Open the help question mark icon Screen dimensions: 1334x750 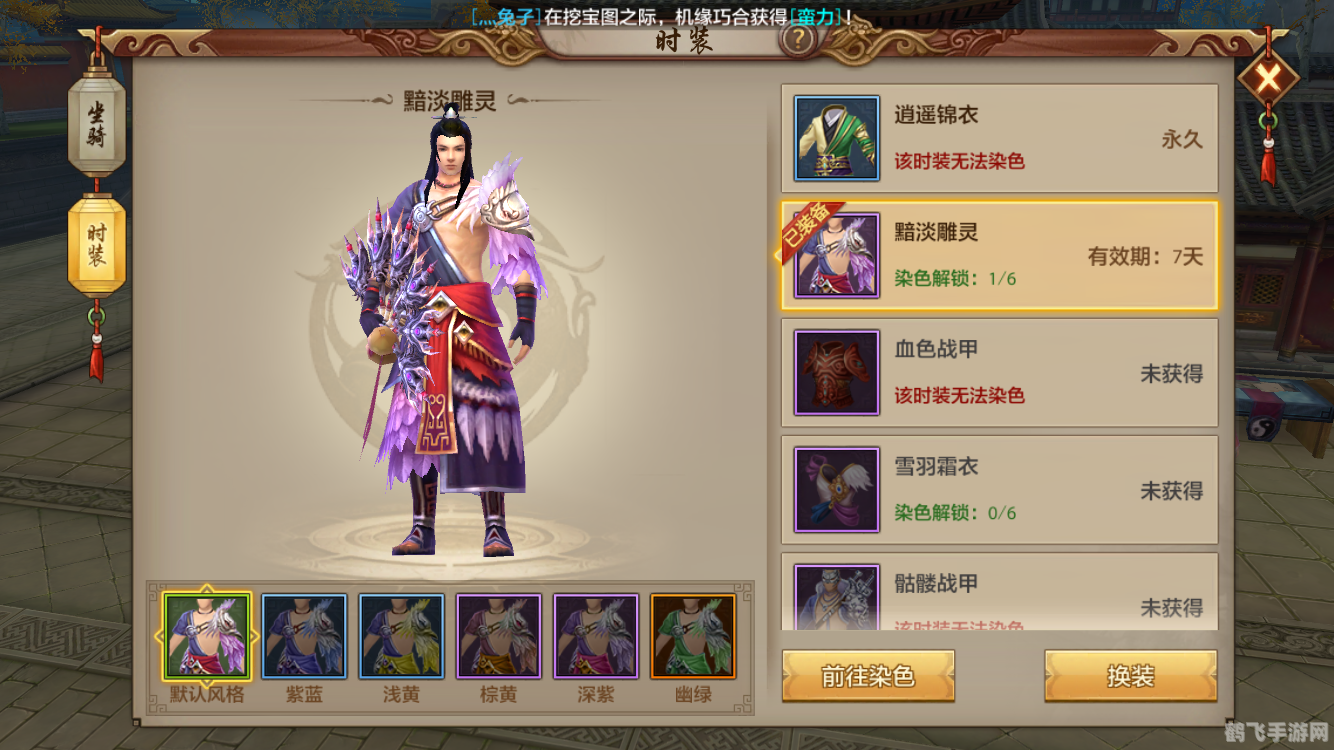(x=797, y=42)
